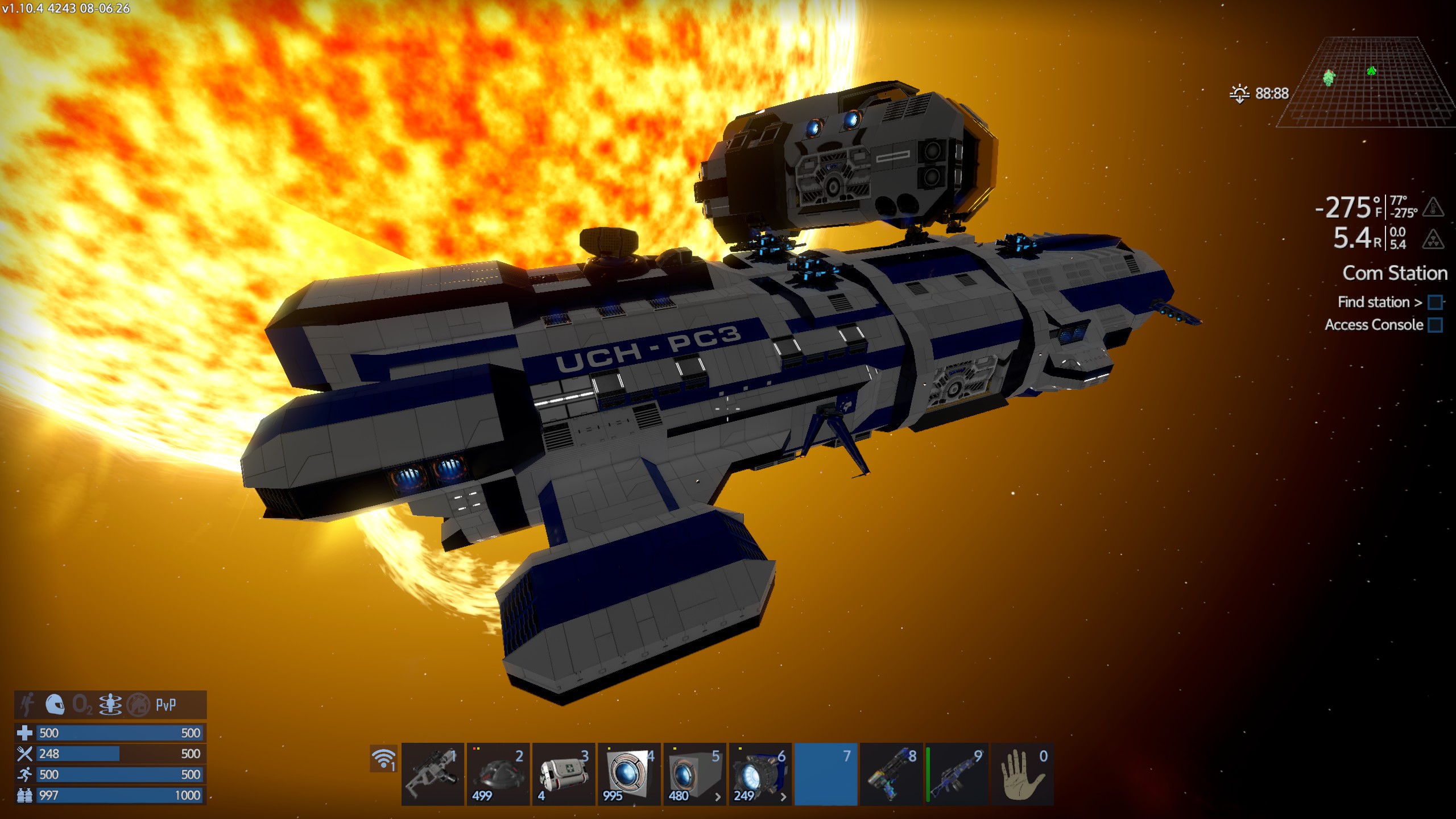Select the flat thruster panel stack of 995
This screenshot has width=1456, height=819.
[629, 774]
